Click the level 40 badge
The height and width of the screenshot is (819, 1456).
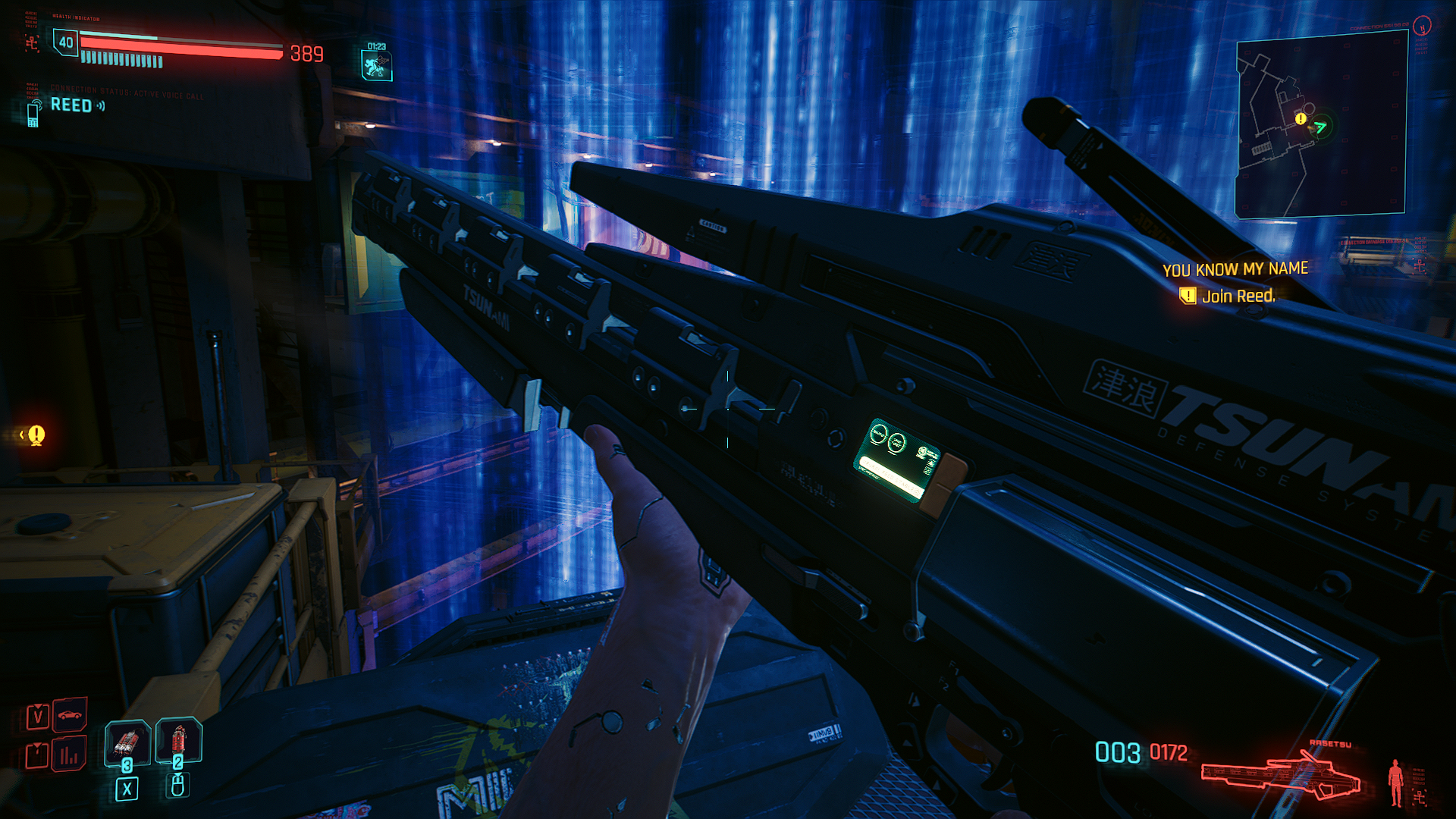[x=66, y=42]
